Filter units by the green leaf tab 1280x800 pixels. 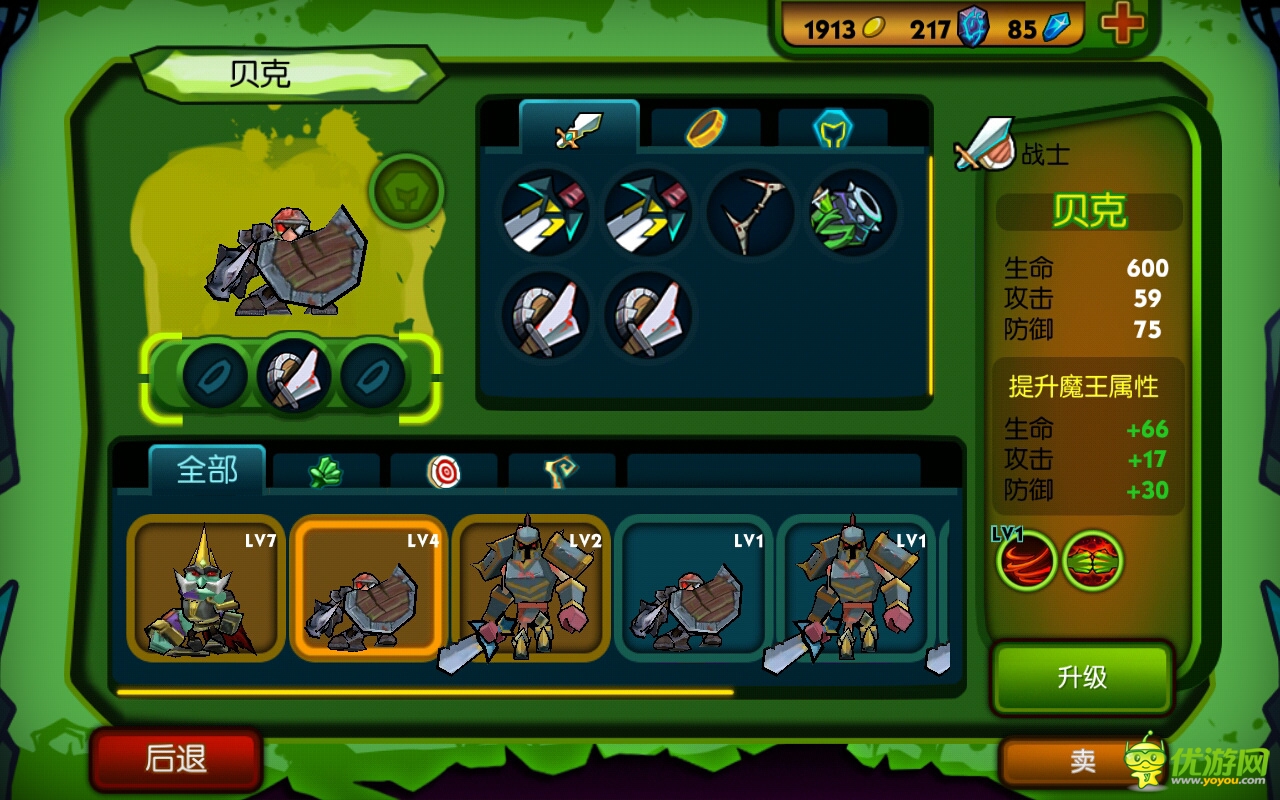pyautogui.click(x=326, y=472)
